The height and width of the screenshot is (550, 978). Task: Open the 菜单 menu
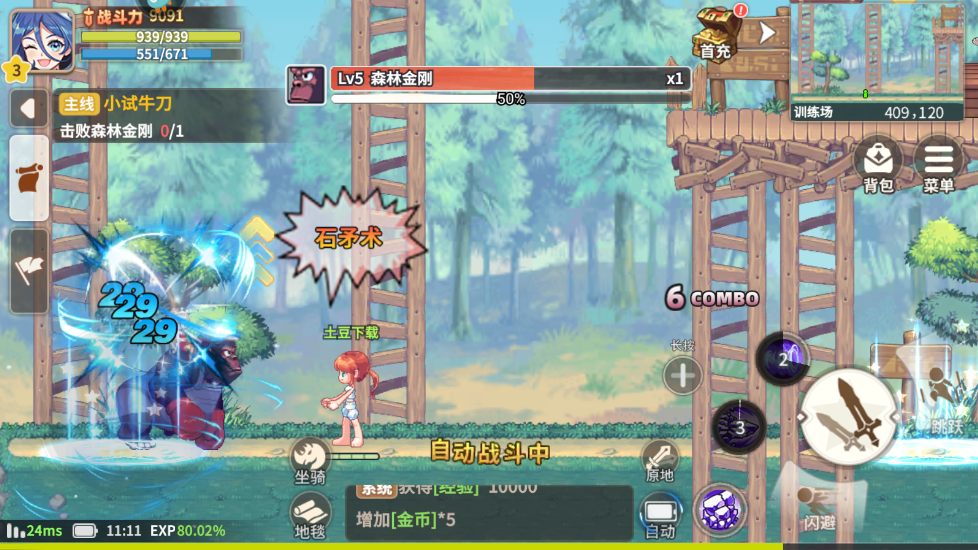[938, 163]
